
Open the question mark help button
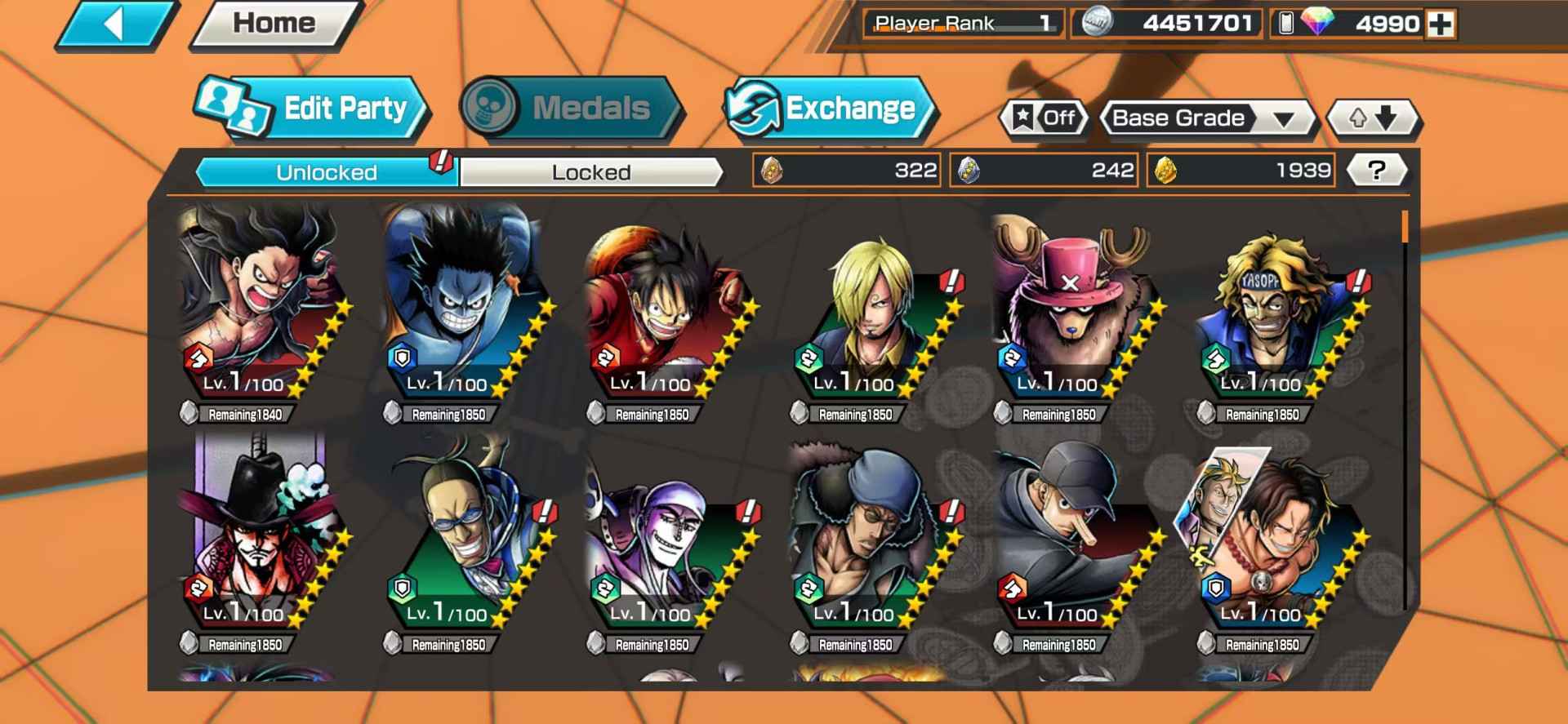click(x=1376, y=171)
